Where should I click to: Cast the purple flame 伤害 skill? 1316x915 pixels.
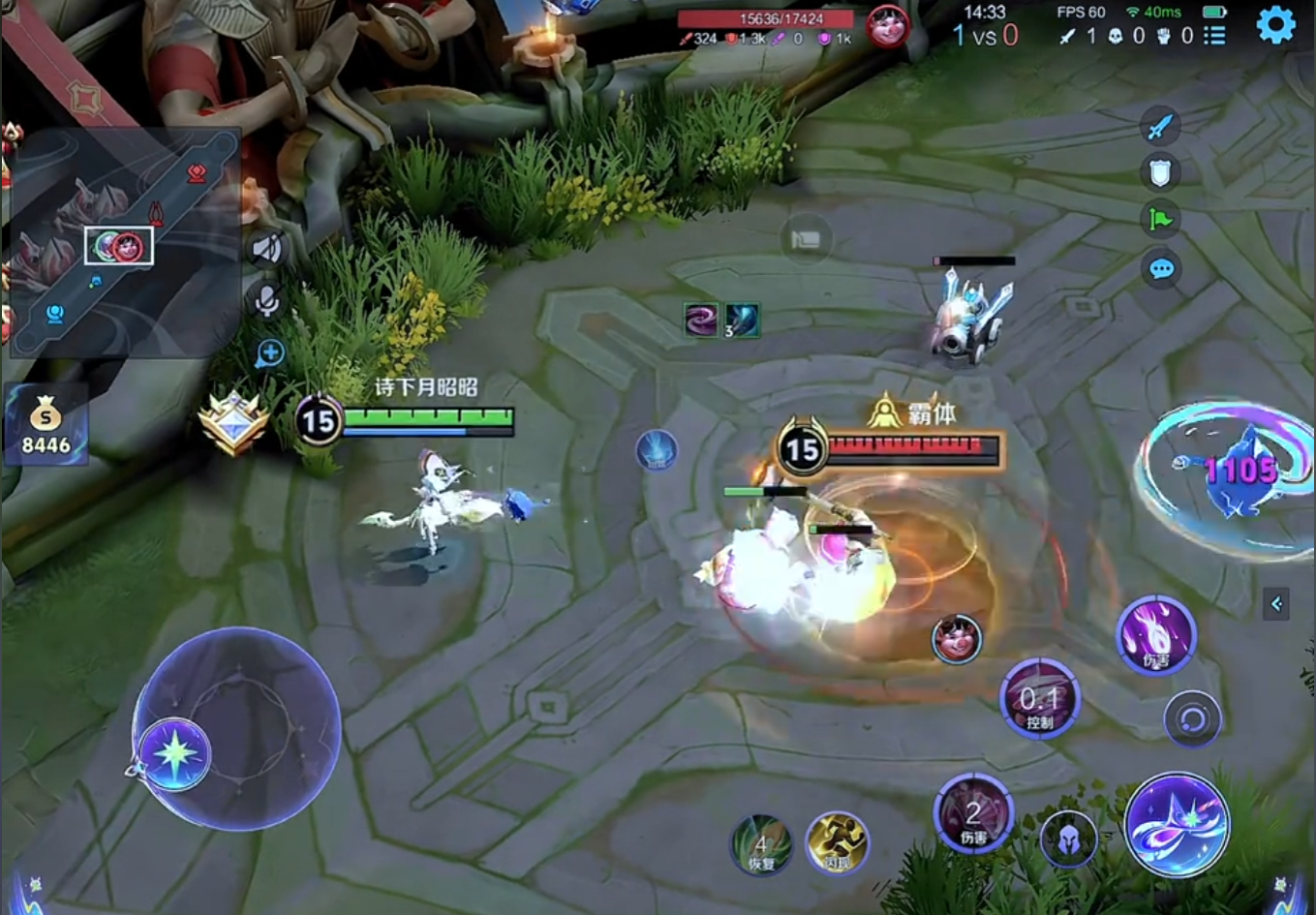(x=1156, y=636)
